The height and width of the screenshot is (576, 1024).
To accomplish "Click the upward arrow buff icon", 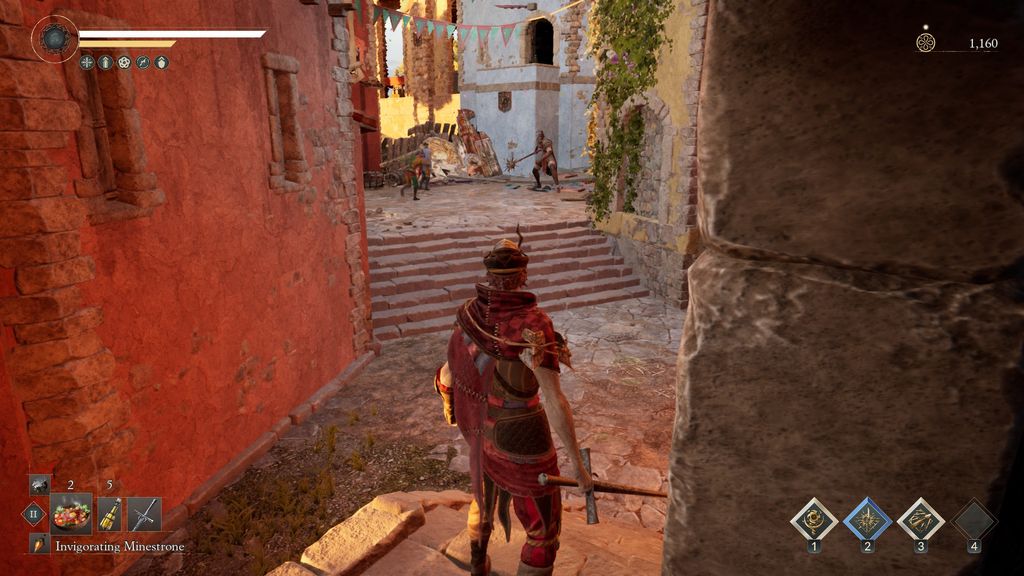I will pyautogui.click(x=106, y=62).
